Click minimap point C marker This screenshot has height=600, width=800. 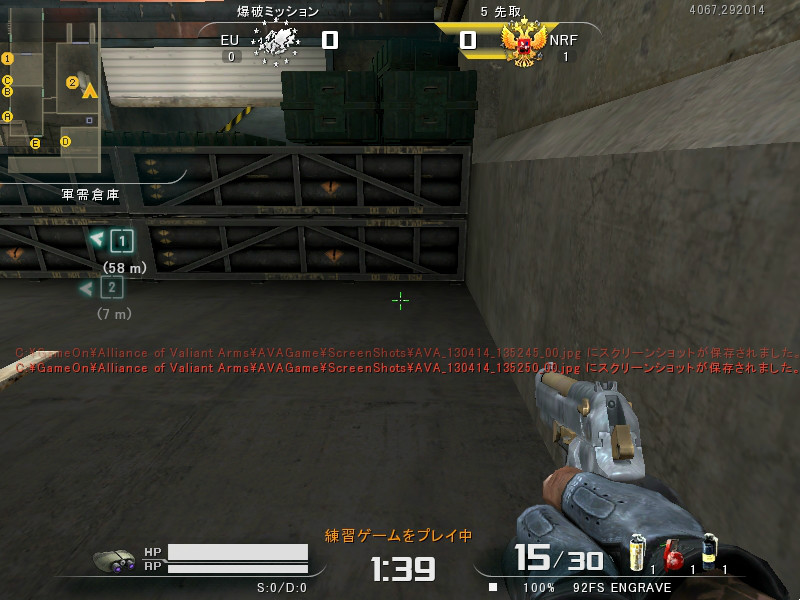[7, 80]
